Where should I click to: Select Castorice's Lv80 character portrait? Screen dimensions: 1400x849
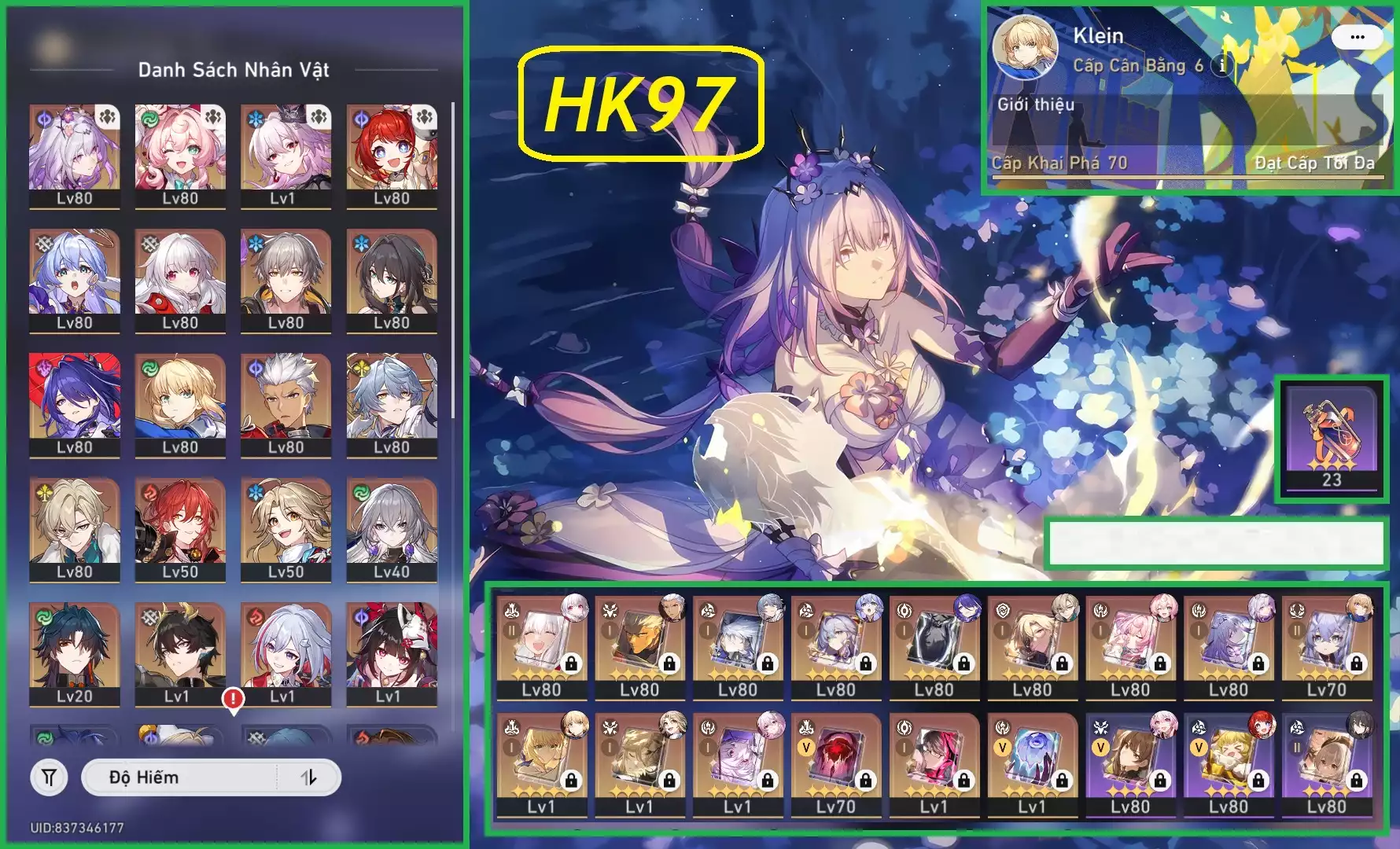75,156
